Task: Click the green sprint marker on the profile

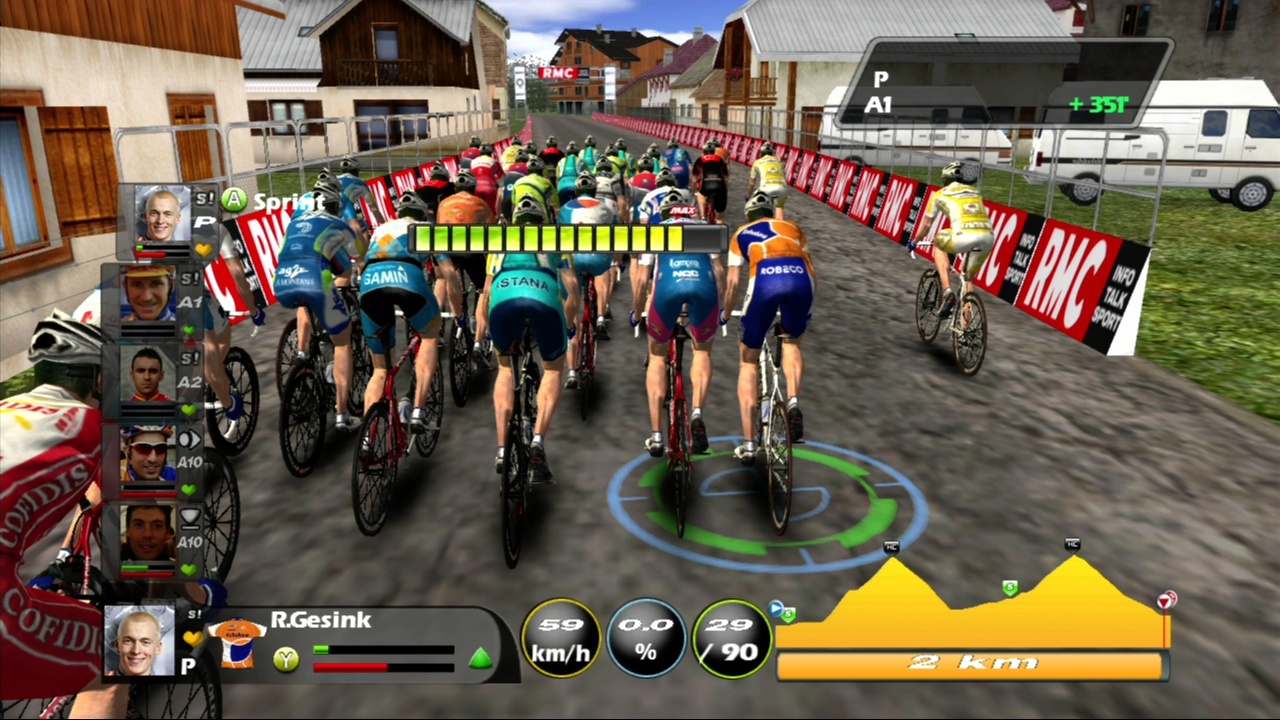Action: point(1010,588)
